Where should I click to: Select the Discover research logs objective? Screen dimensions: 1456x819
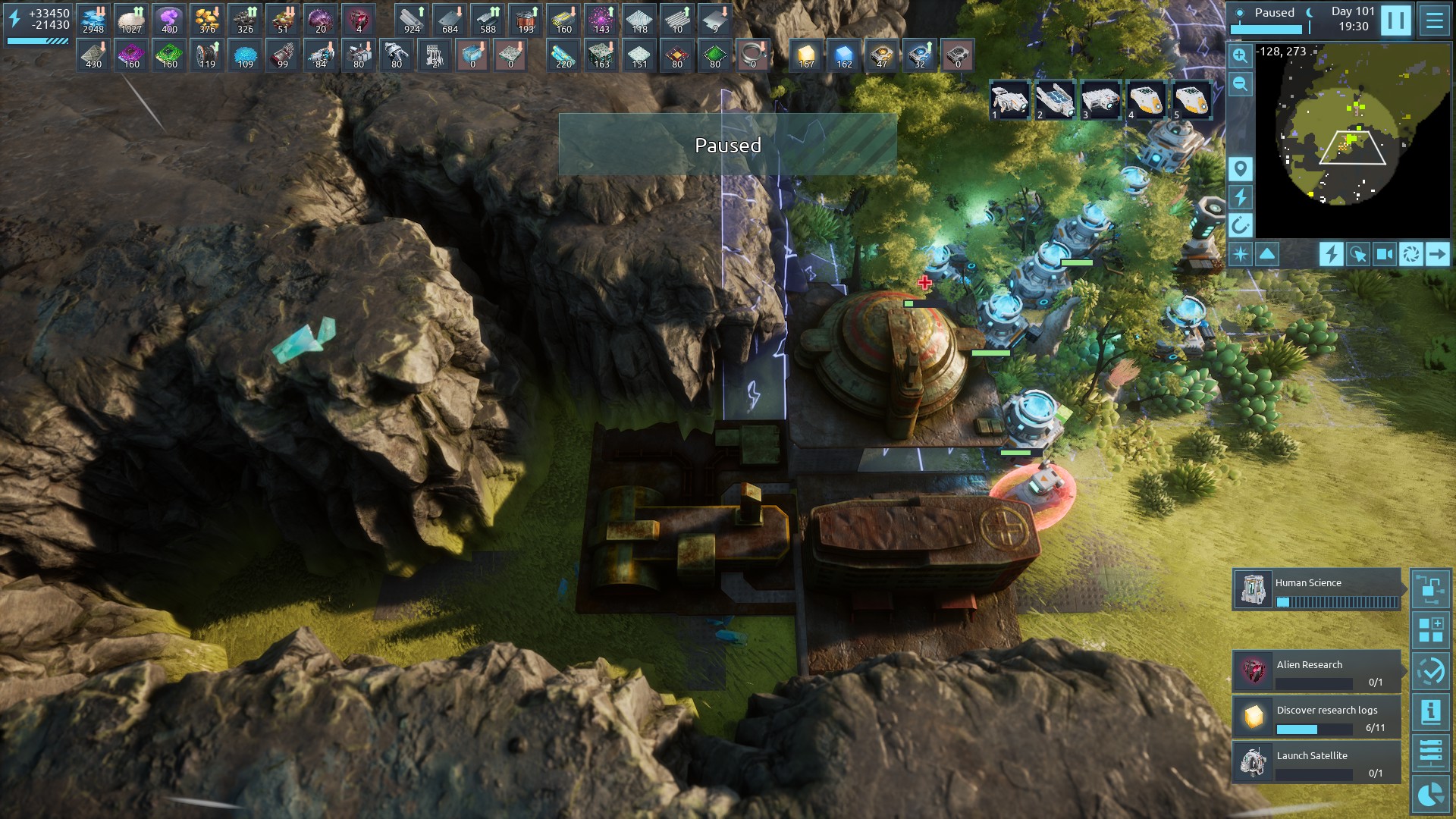coord(1317,717)
